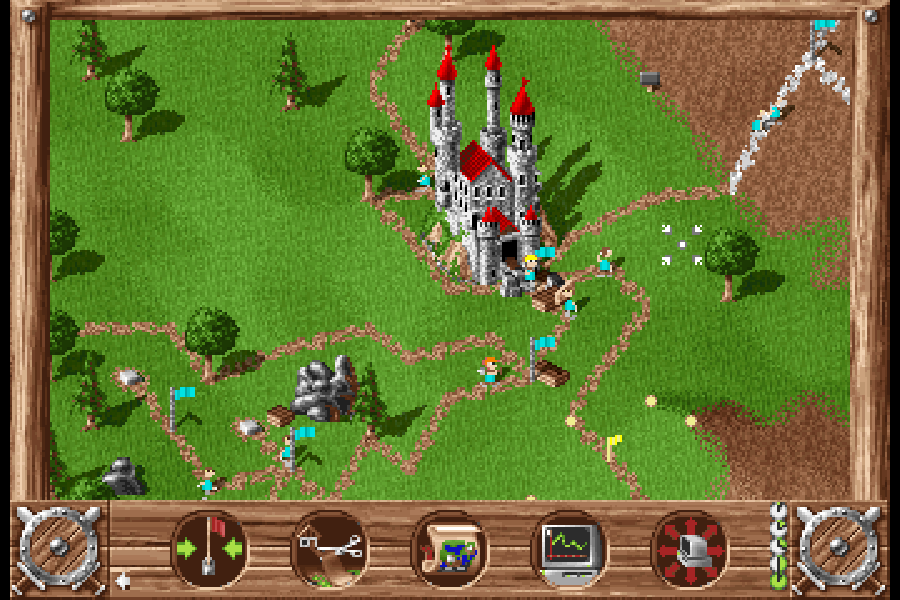The image size is (900, 600).
Task: Open the parchment world map
Action: point(449,549)
